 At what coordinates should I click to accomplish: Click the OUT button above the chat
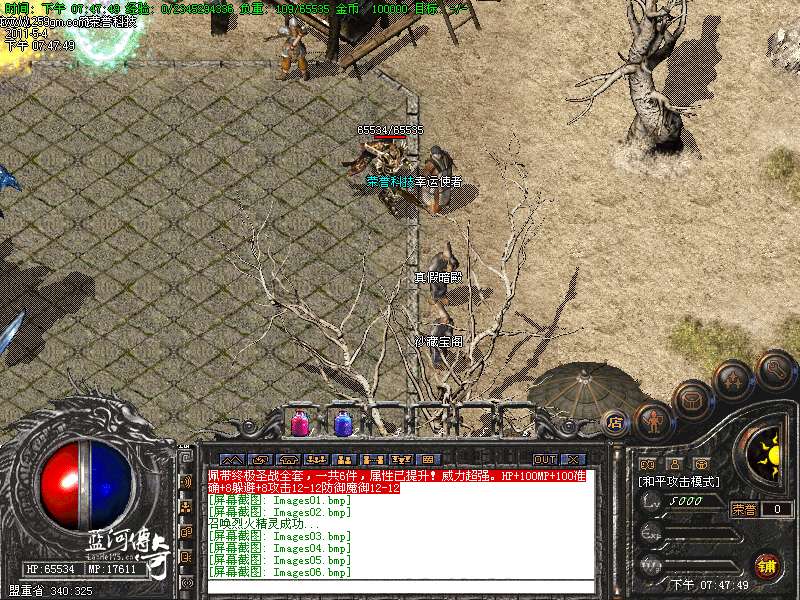tap(545, 459)
